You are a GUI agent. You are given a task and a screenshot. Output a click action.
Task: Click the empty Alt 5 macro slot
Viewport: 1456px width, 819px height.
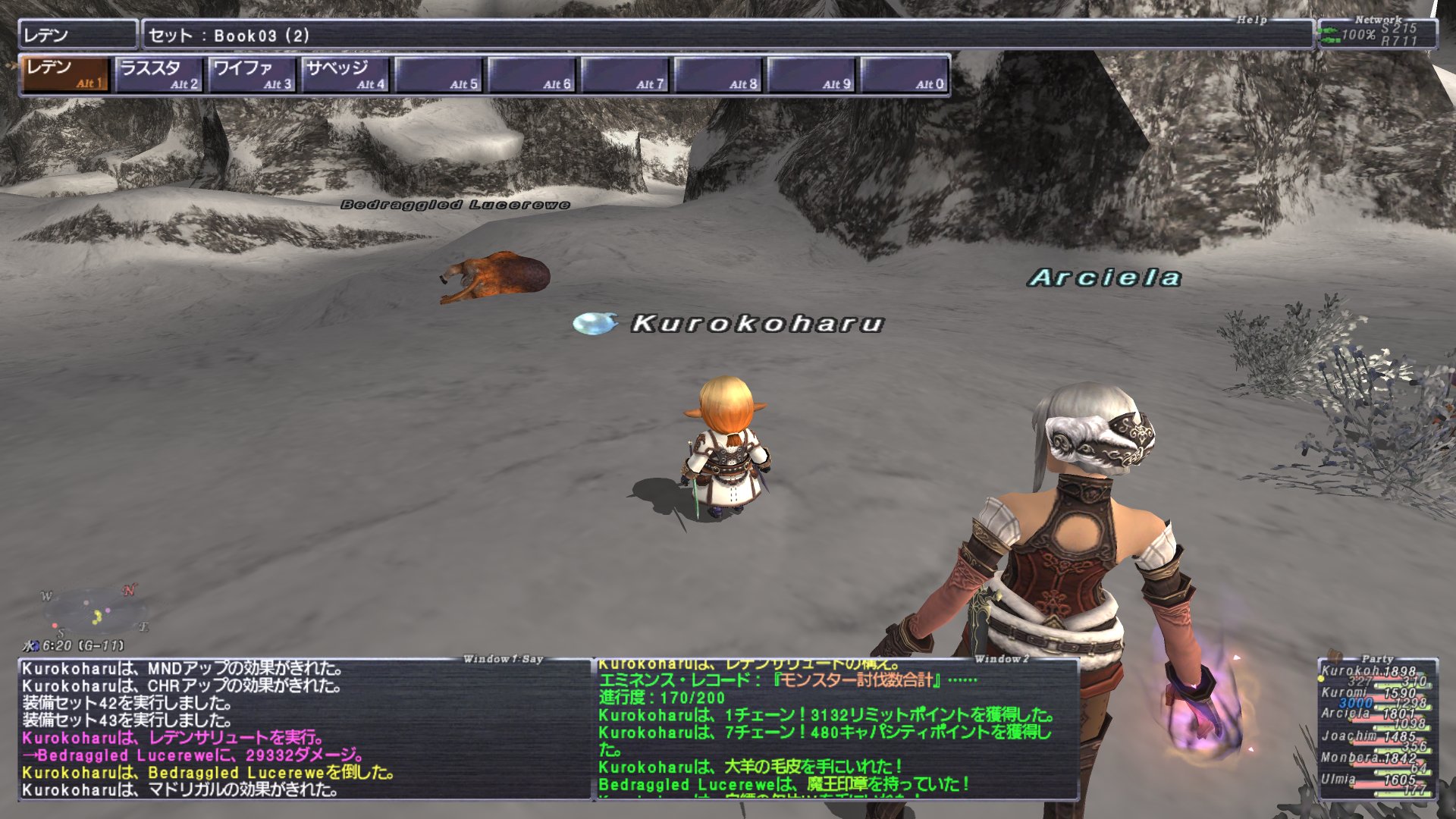pos(440,74)
